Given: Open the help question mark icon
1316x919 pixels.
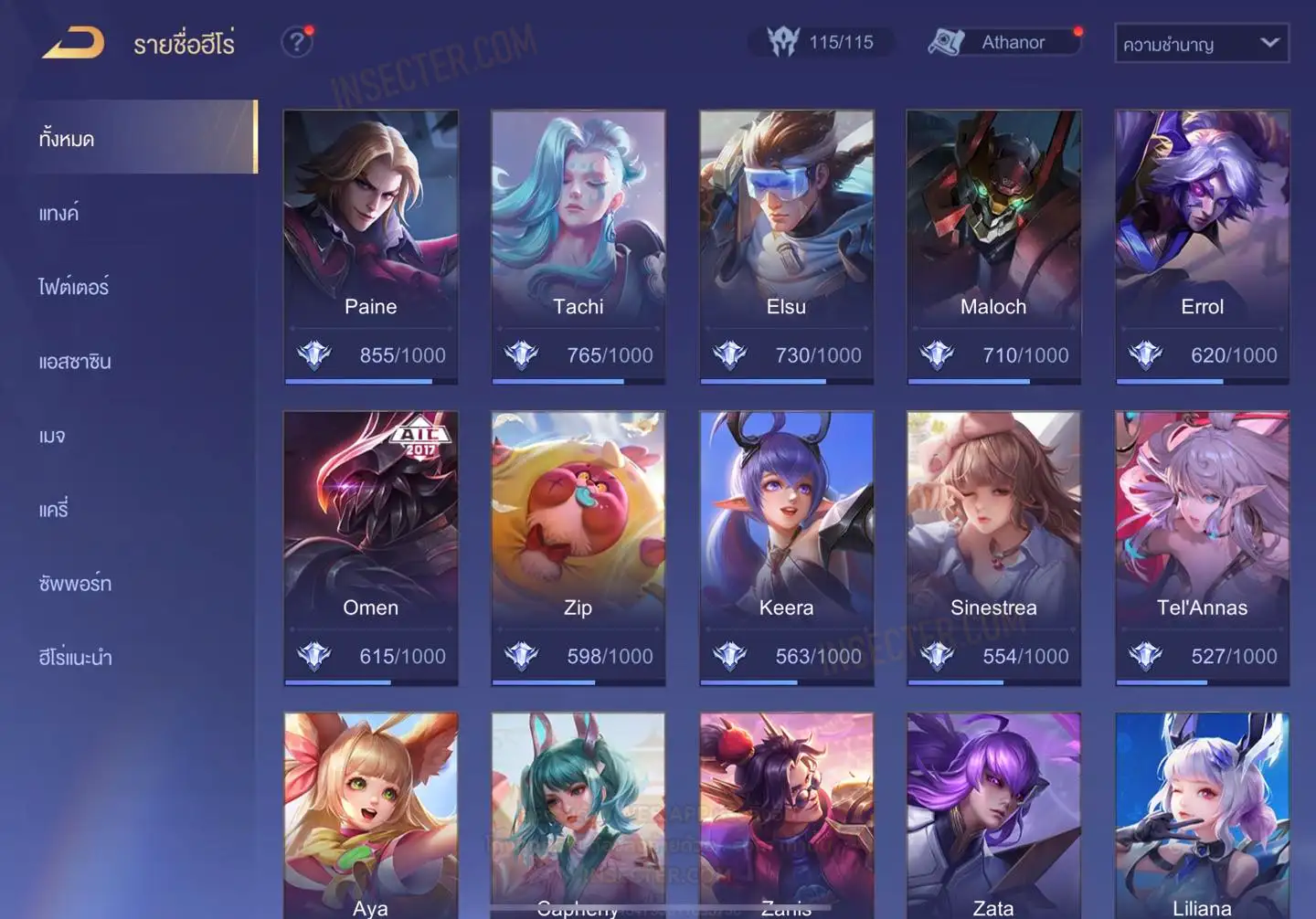Looking at the screenshot, I should (x=296, y=42).
